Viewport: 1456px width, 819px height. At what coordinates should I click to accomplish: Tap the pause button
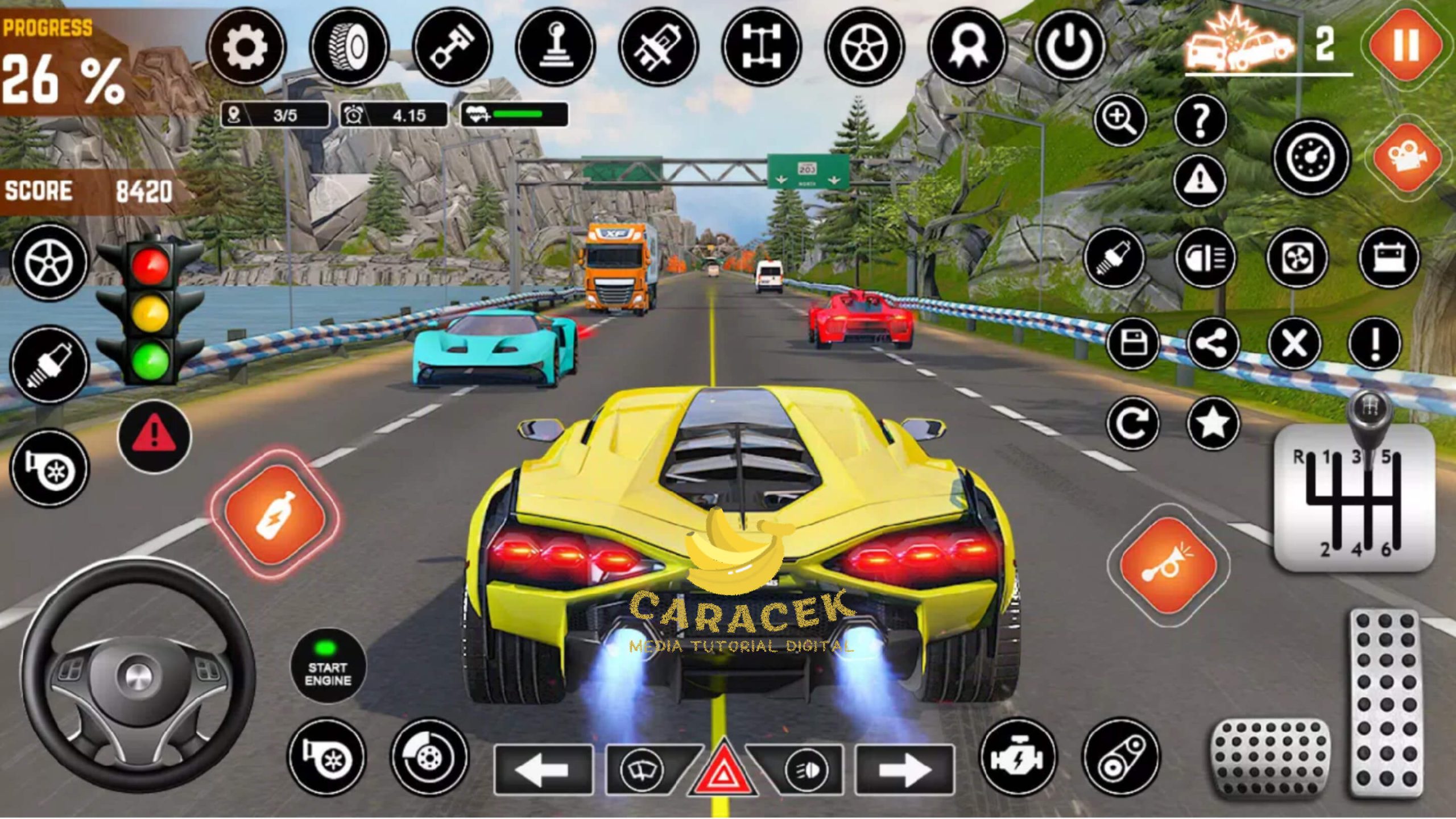pyautogui.click(x=1405, y=44)
